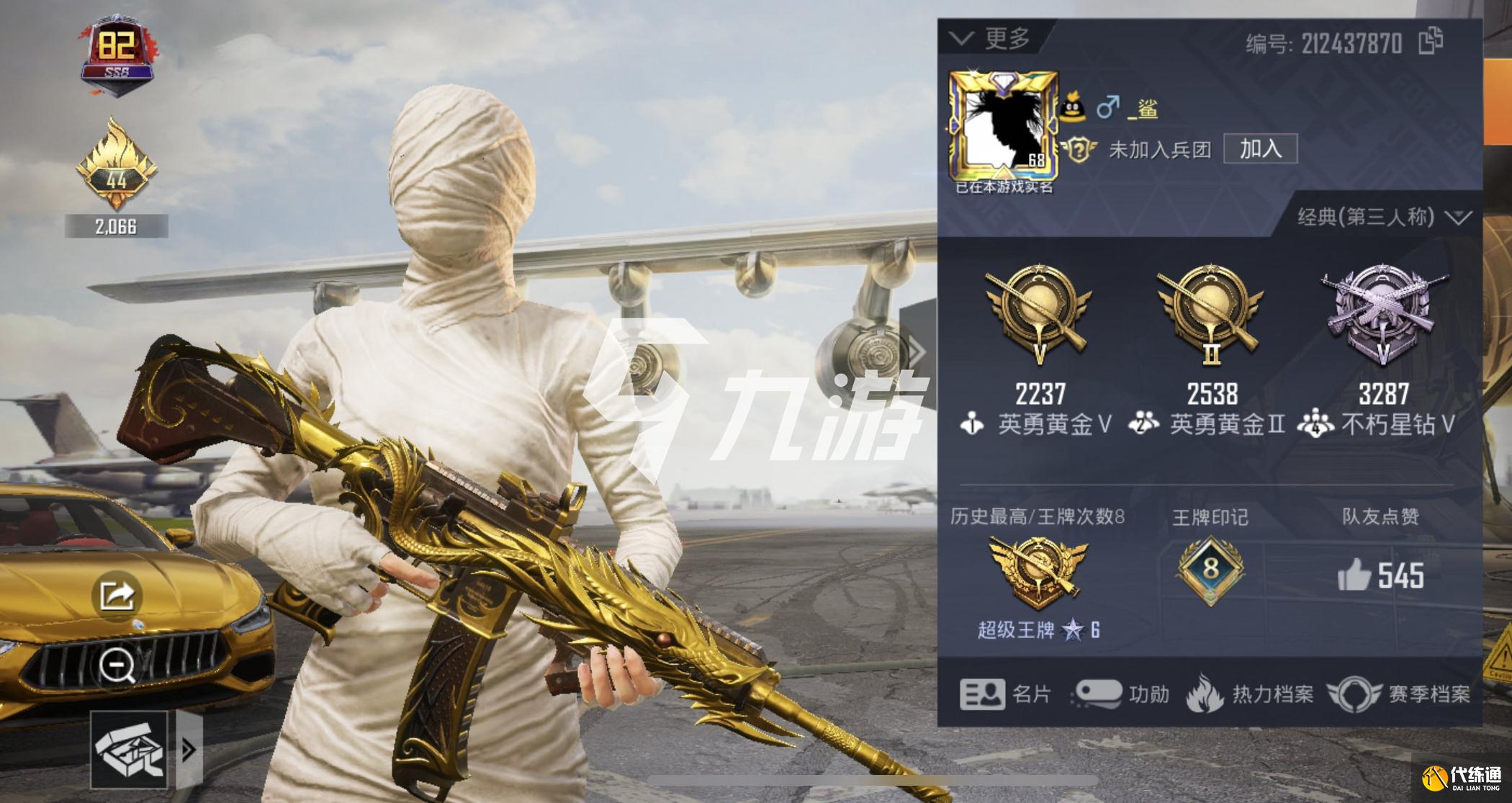
Task: Tap the 加入 join corps button
Action: [x=1260, y=149]
